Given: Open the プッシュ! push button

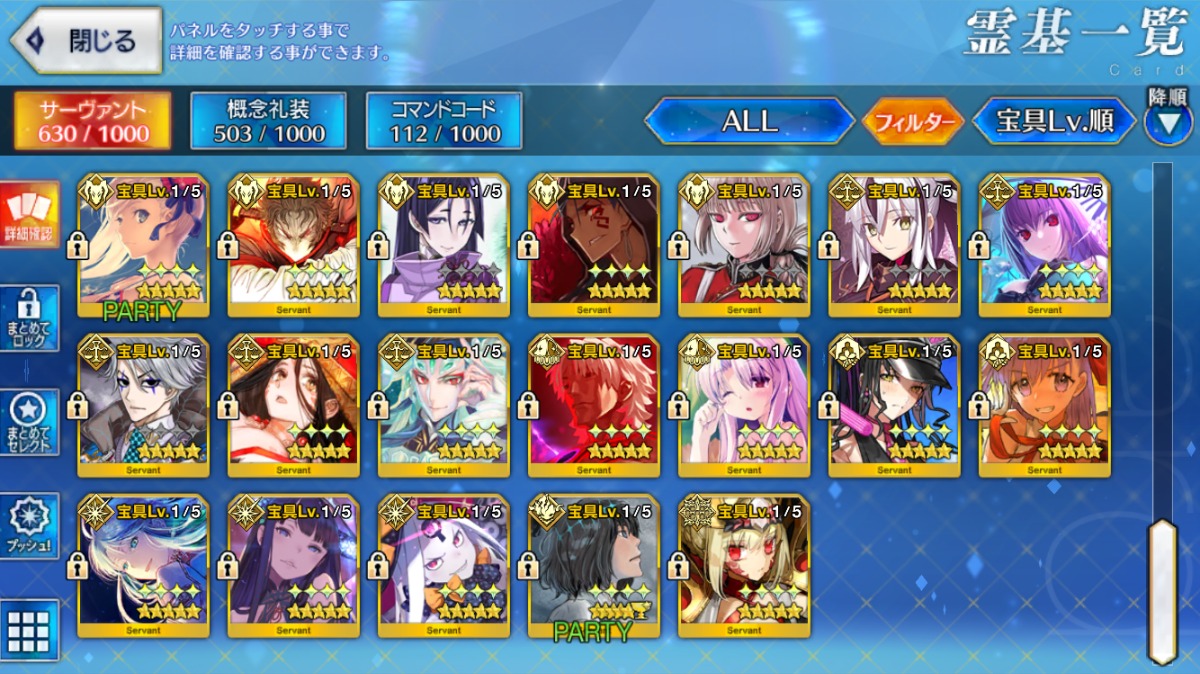Looking at the screenshot, I should tap(29, 526).
